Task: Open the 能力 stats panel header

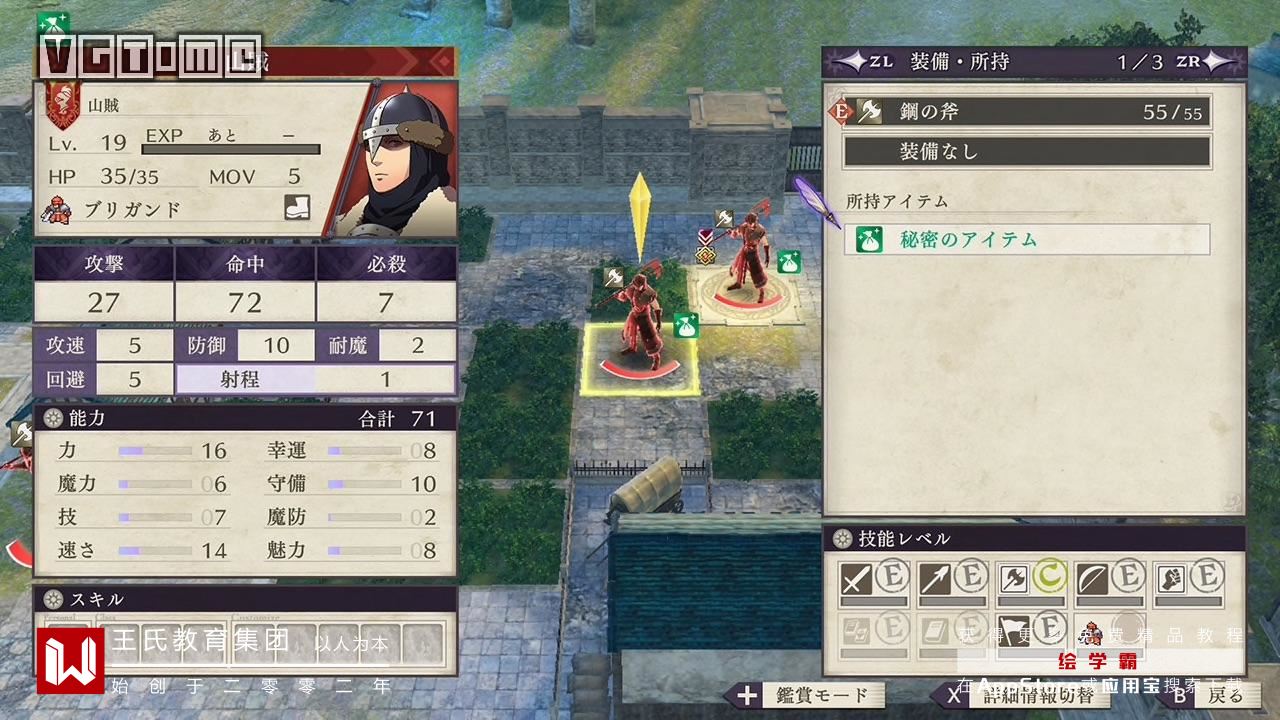Action: tap(245, 419)
